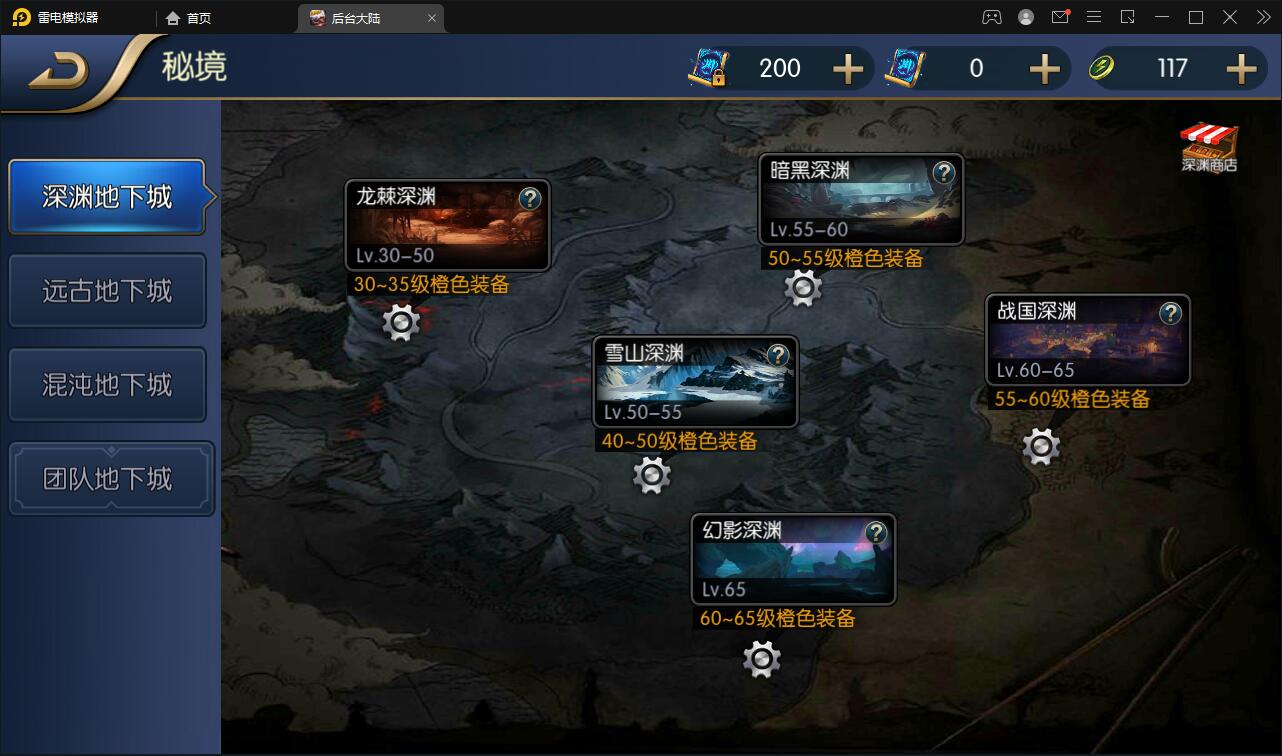Open the emulator hamburger menu icon
This screenshot has width=1282, height=756.
pyautogui.click(x=1094, y=17)
